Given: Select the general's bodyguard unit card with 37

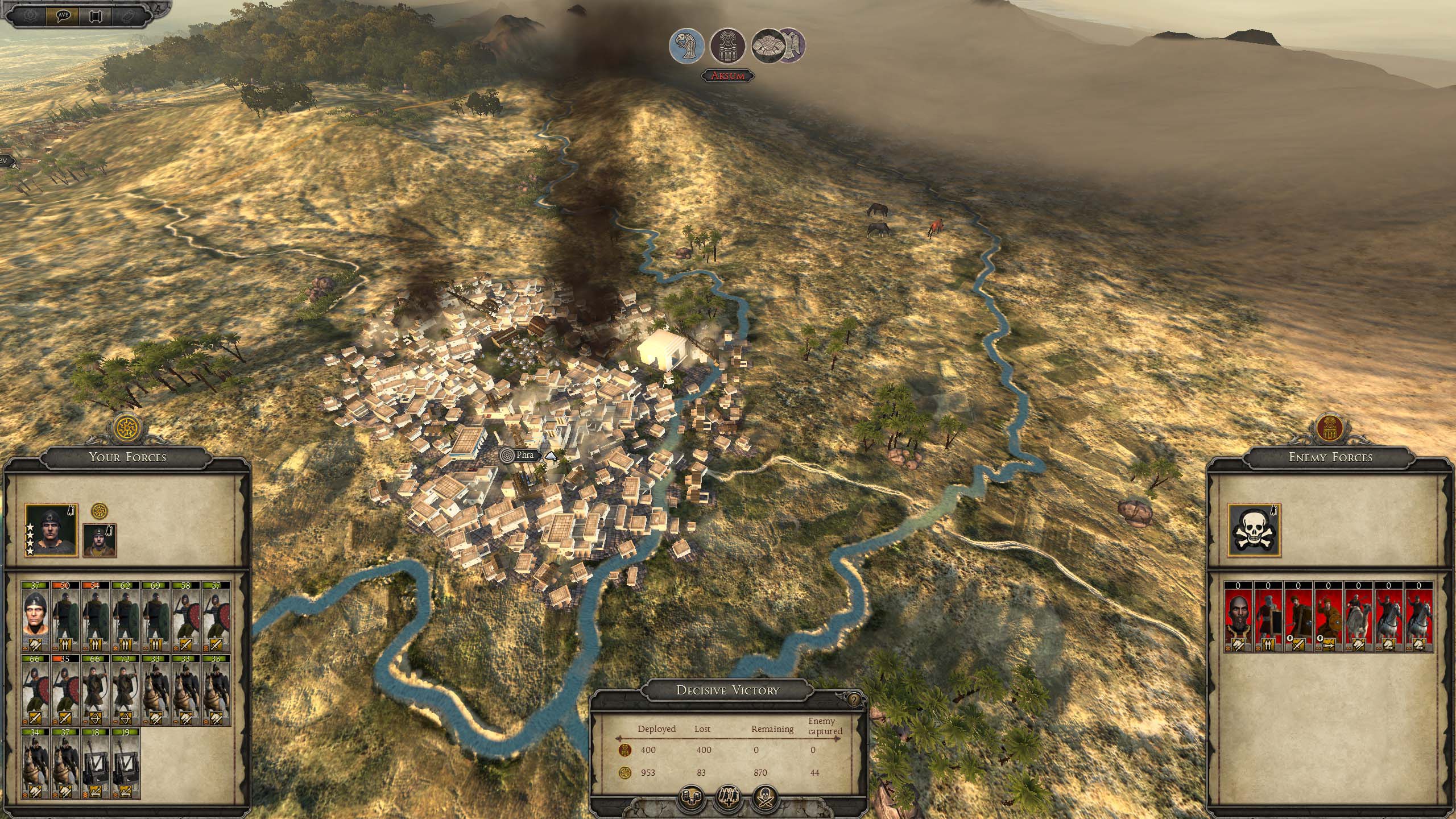Looking at the screenshot, I should click(35, 616).
